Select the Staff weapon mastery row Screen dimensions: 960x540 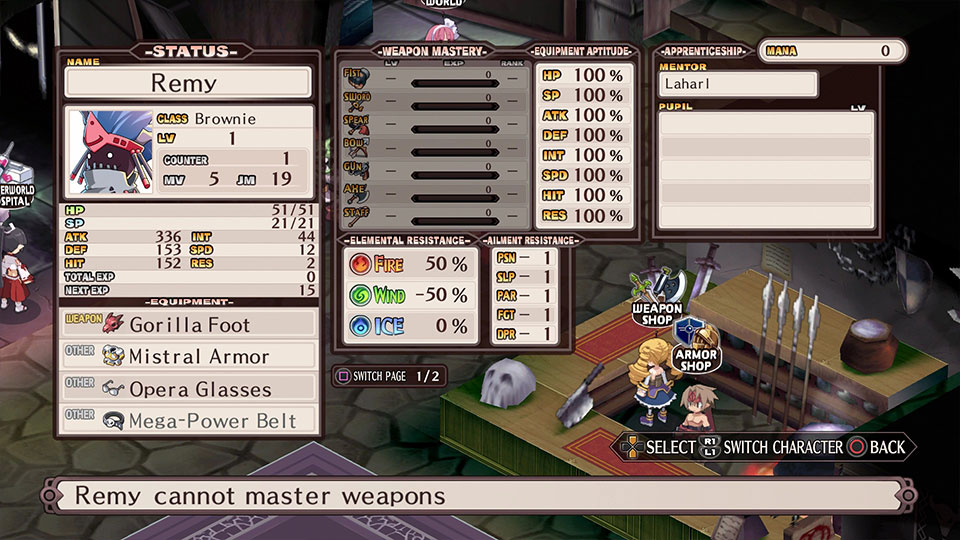(434, 214)
